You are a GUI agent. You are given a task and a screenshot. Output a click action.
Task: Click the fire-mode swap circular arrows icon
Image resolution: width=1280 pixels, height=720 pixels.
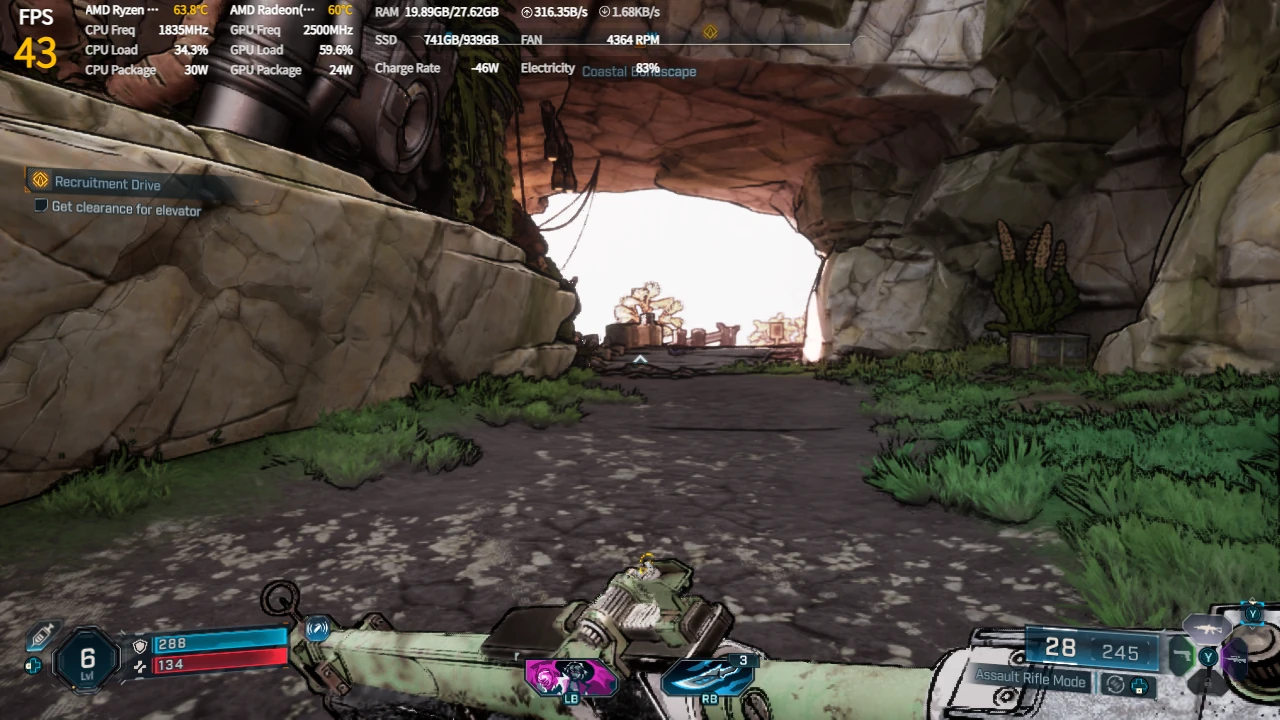coord(1116,685)
